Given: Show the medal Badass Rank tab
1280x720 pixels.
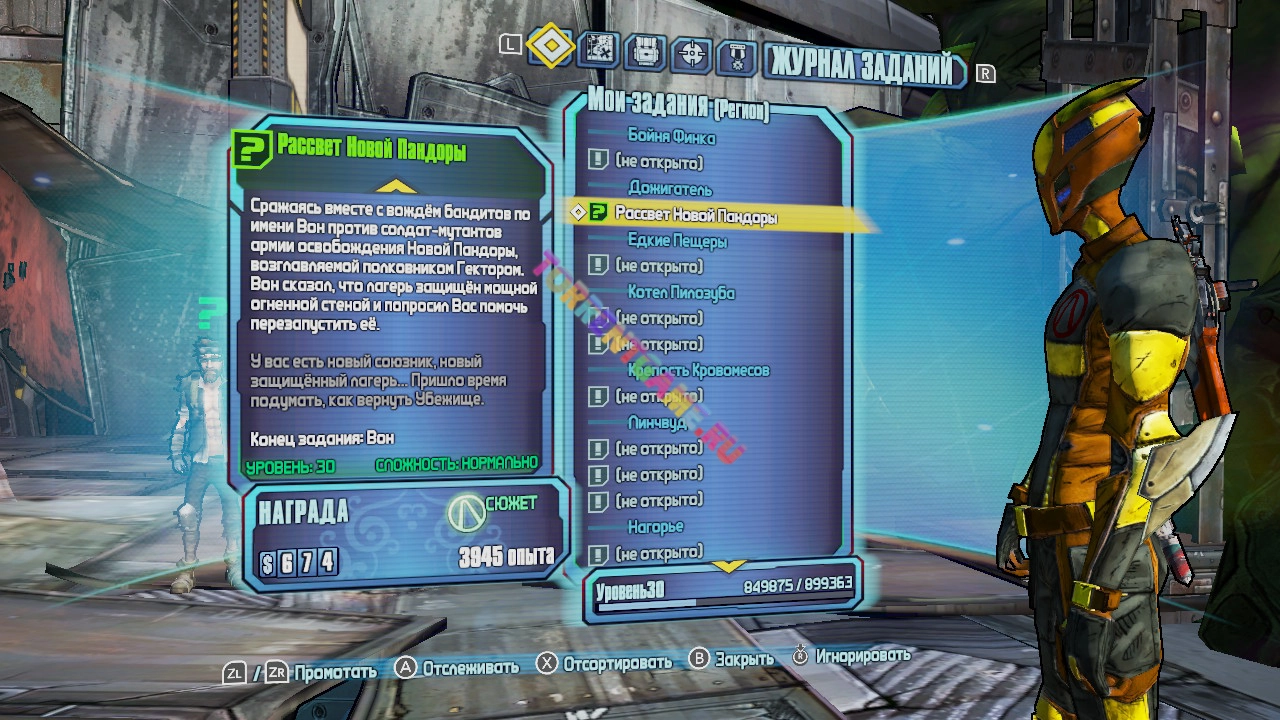Looking at the screenshot, I should (x=738, y=55).
